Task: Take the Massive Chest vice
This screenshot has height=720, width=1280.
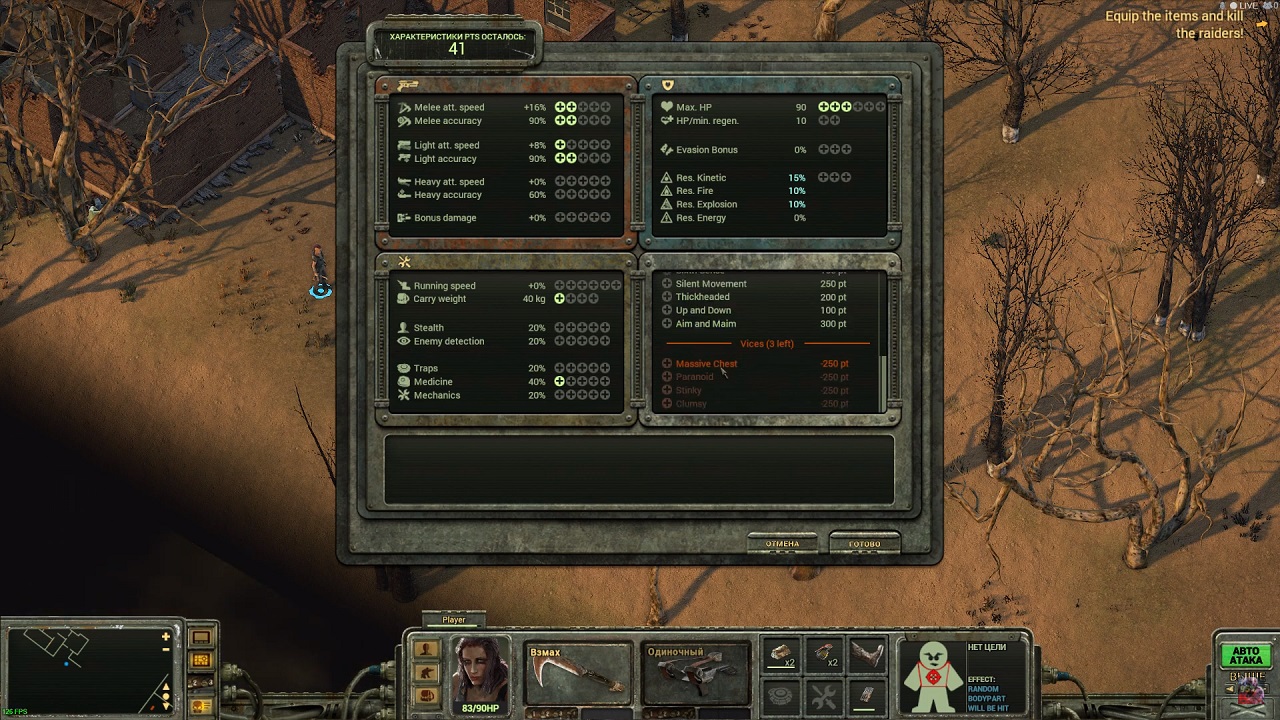Action: pyautogui.click(x=667, y=364)
